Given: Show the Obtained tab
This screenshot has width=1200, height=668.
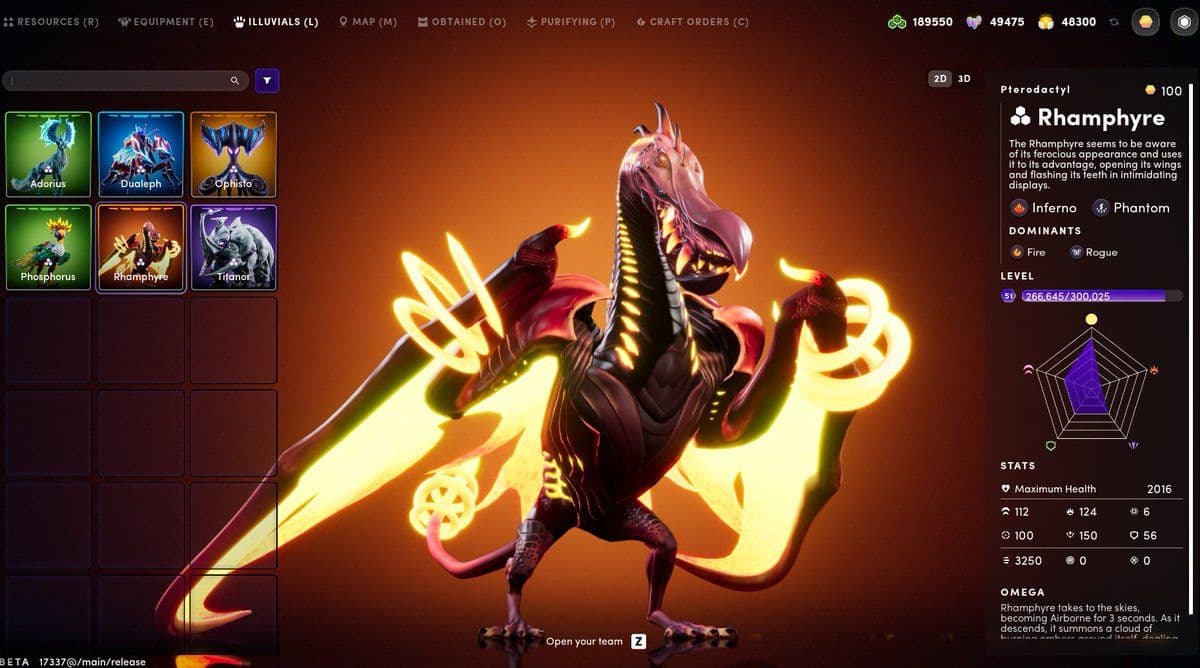Looking at the screenshot, I should pos(462,22).
